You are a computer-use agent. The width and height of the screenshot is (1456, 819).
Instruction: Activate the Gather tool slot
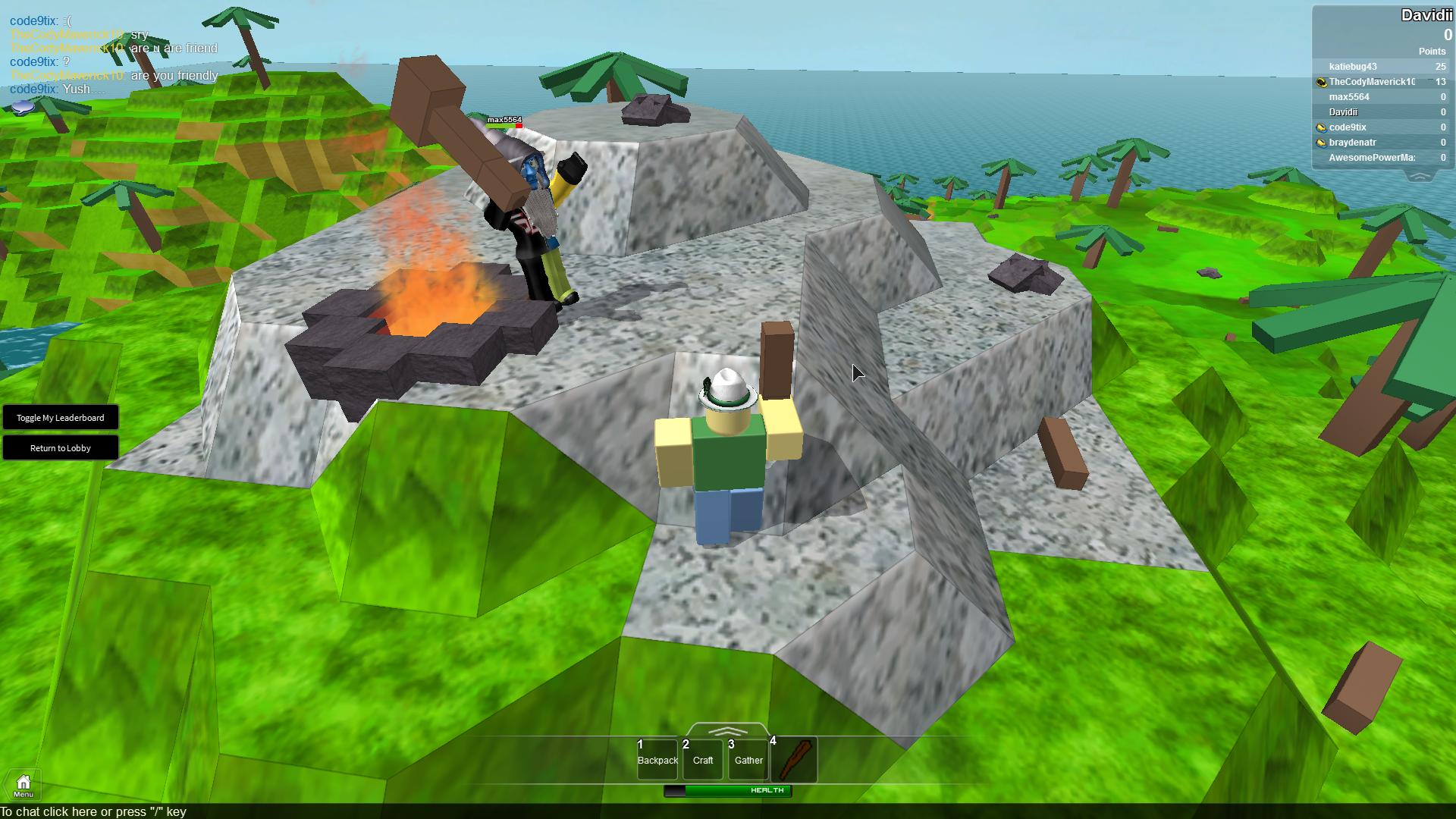tap(748, 760)
